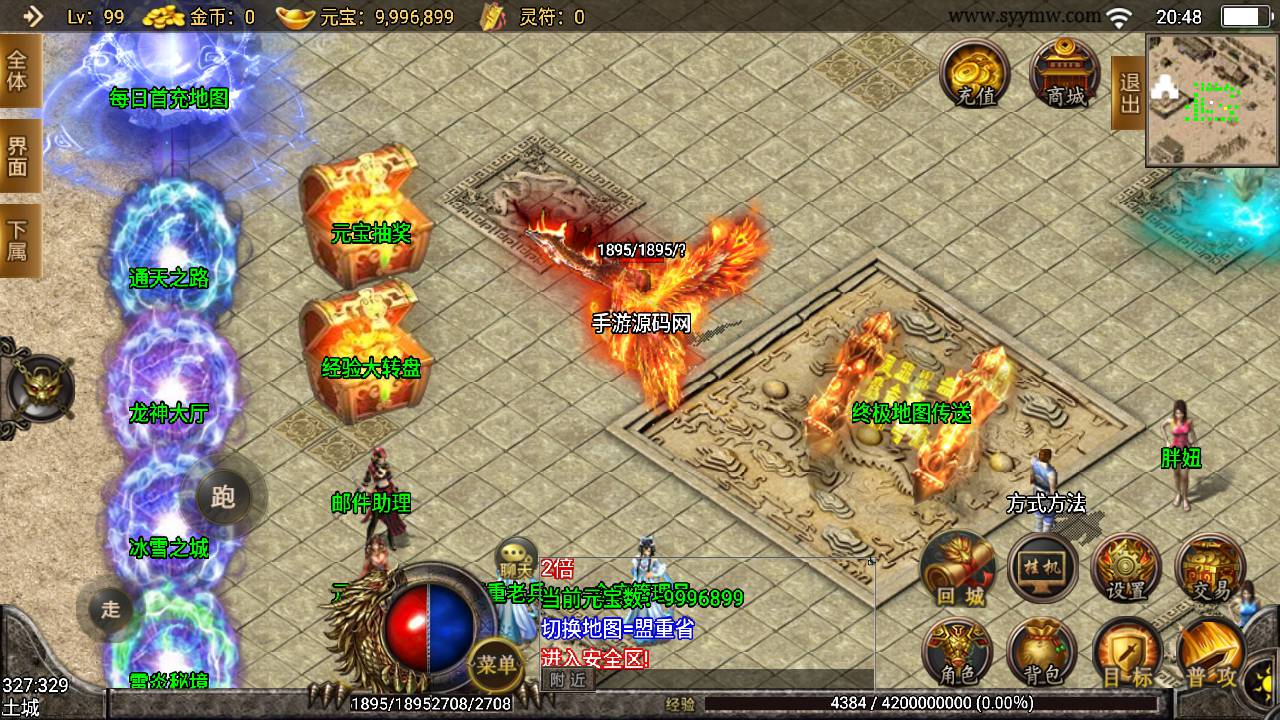Open the 交易 trade window
The height and width of the screenshot is (720, 1280).
point(1209,568)
